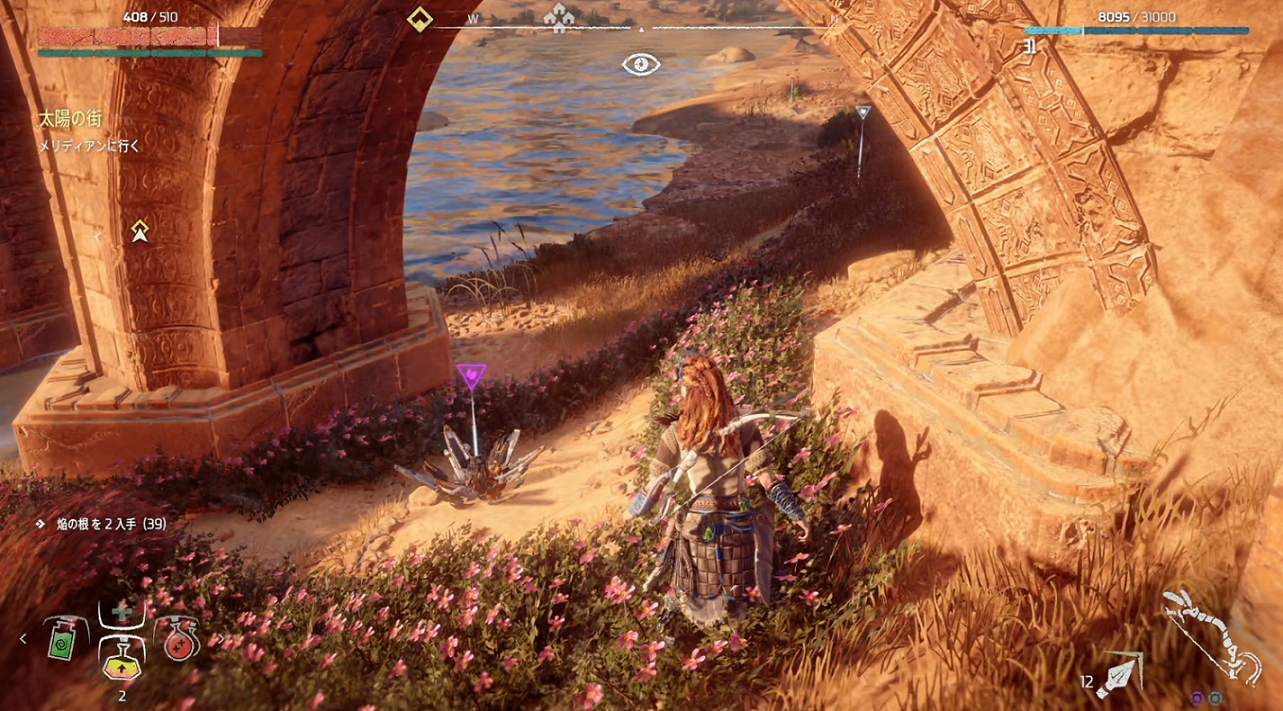
Task: Cycle item tray with left arrow
Action: (24, 638)
